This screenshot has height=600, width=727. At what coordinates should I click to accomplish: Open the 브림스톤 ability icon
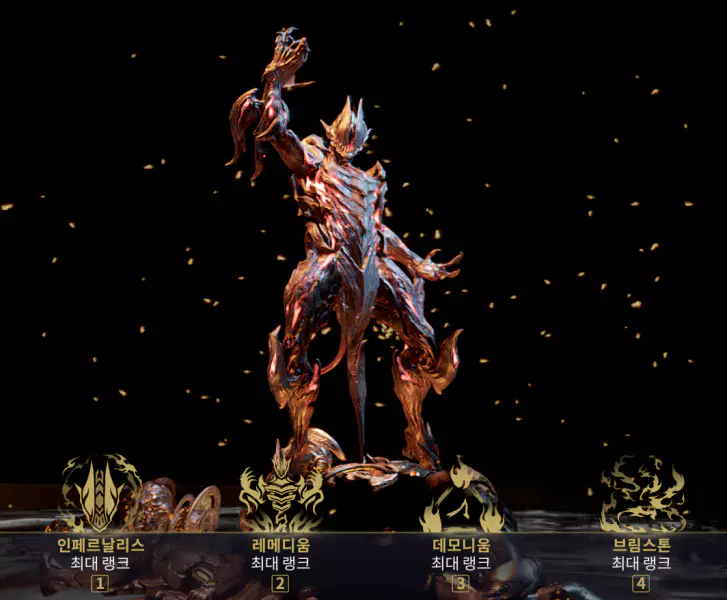pos(642,494)
